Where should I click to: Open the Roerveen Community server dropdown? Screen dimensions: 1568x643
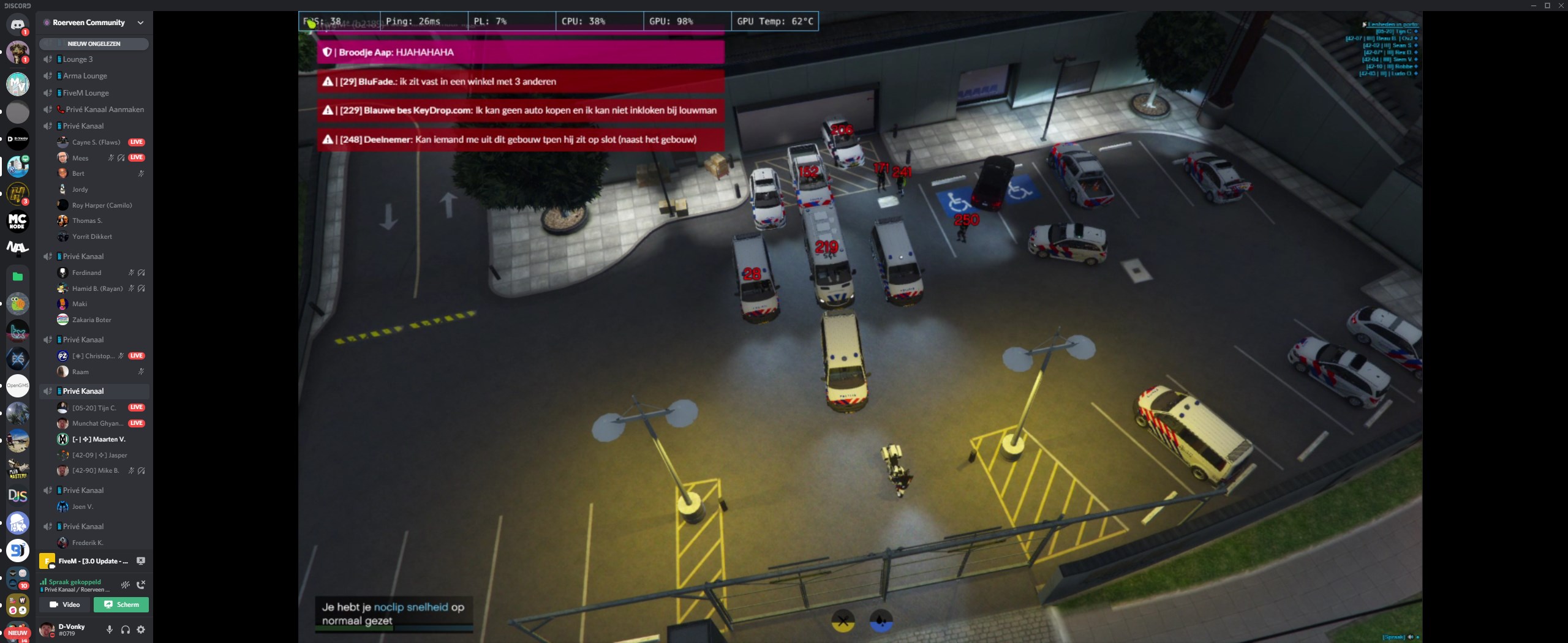pyautogui.click(x=140, y=23)
